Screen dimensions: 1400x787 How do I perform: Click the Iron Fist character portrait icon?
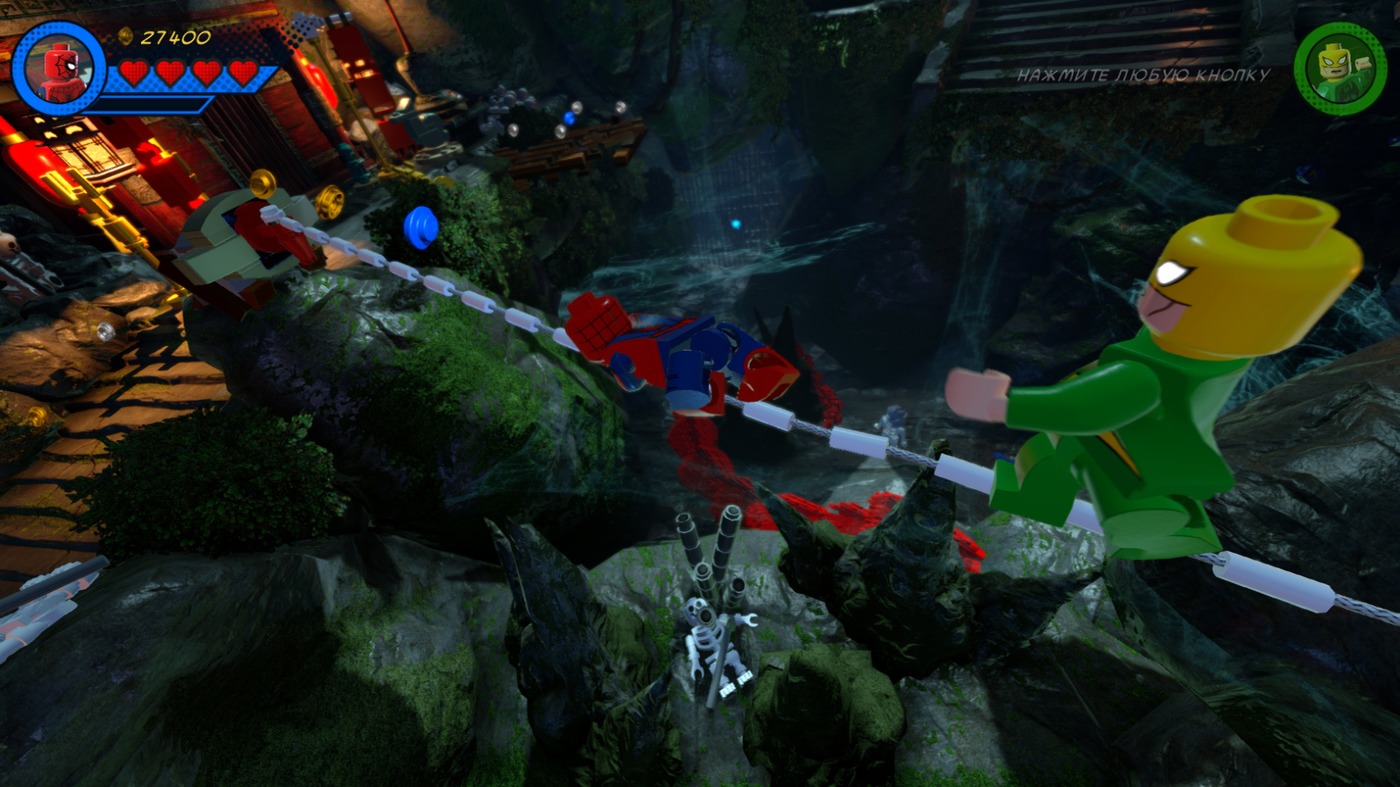(1341, 69)
